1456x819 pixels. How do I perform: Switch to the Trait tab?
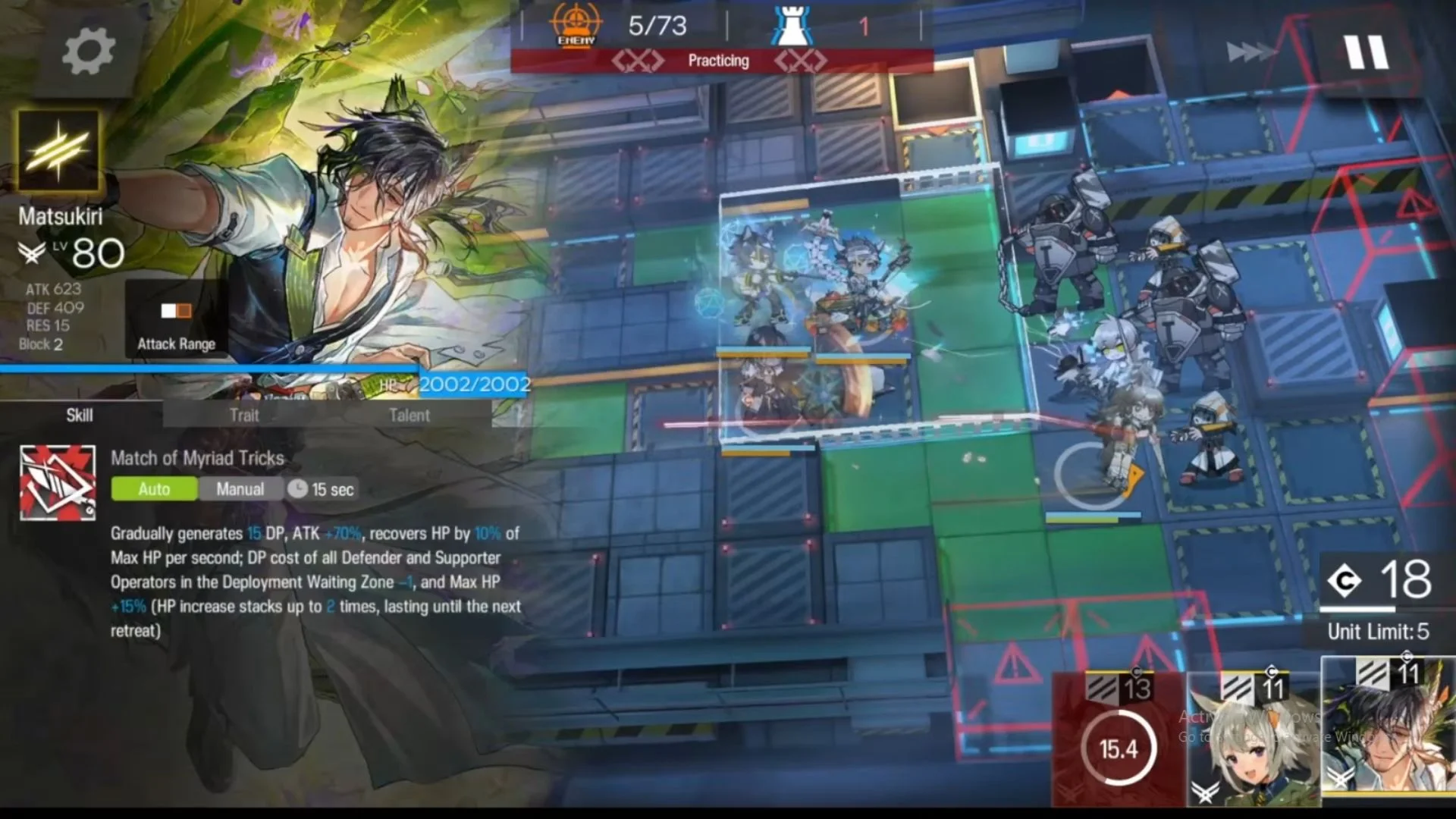pyautogui.click(x=244, y=415)
